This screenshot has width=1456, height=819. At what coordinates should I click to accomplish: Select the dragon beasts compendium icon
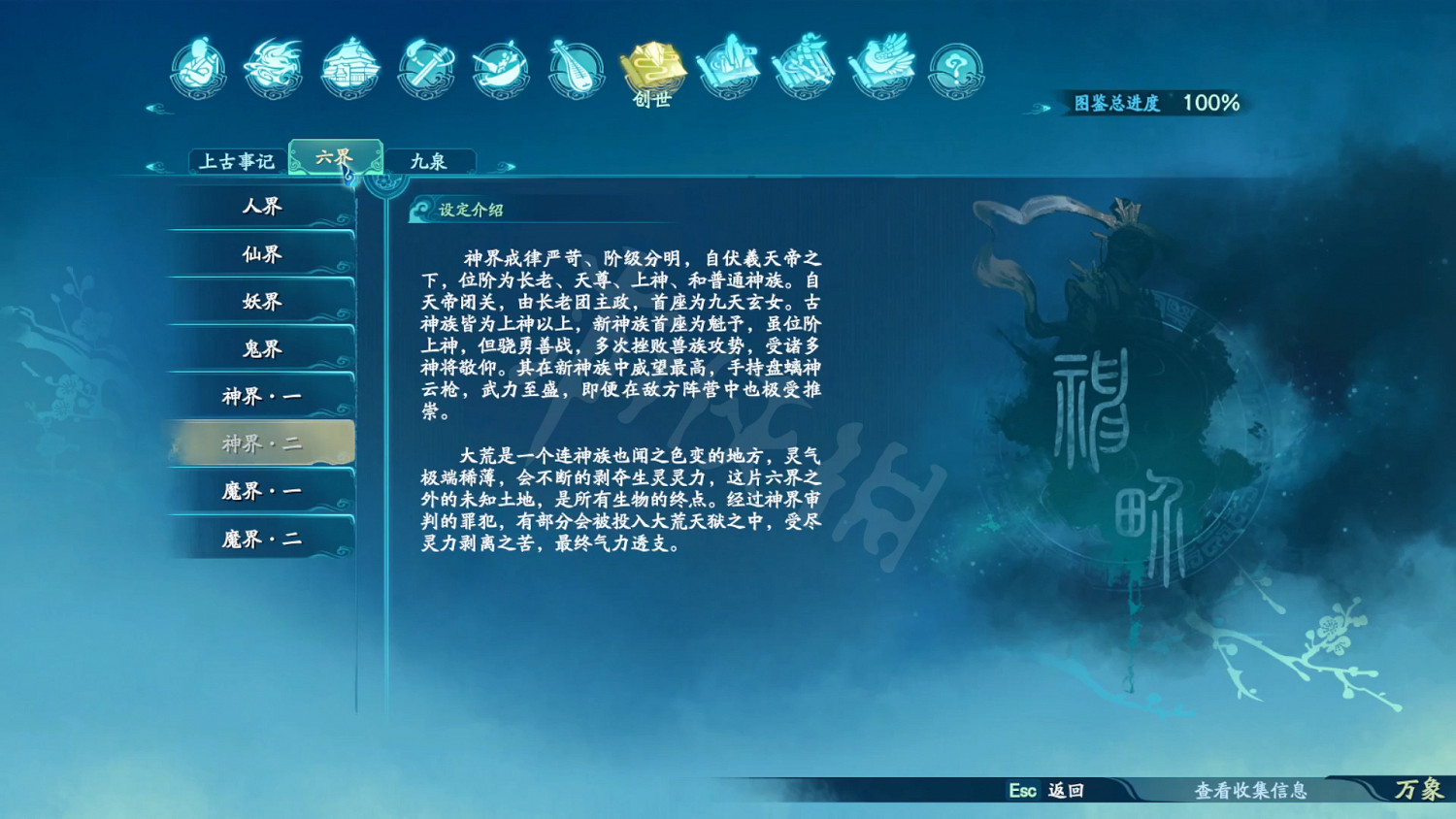[273, 66]
